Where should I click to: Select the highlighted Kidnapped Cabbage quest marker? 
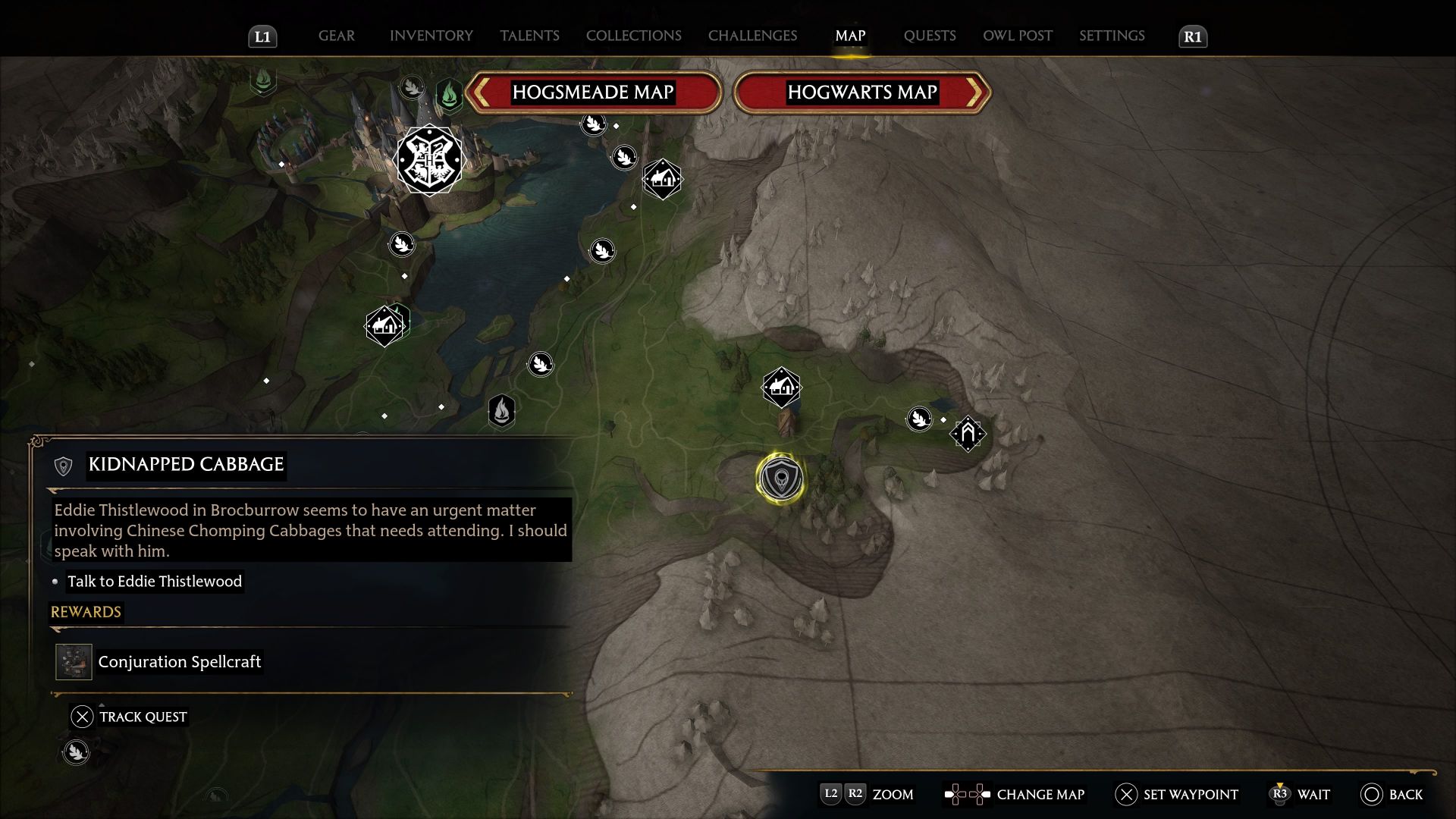[780, 479]
